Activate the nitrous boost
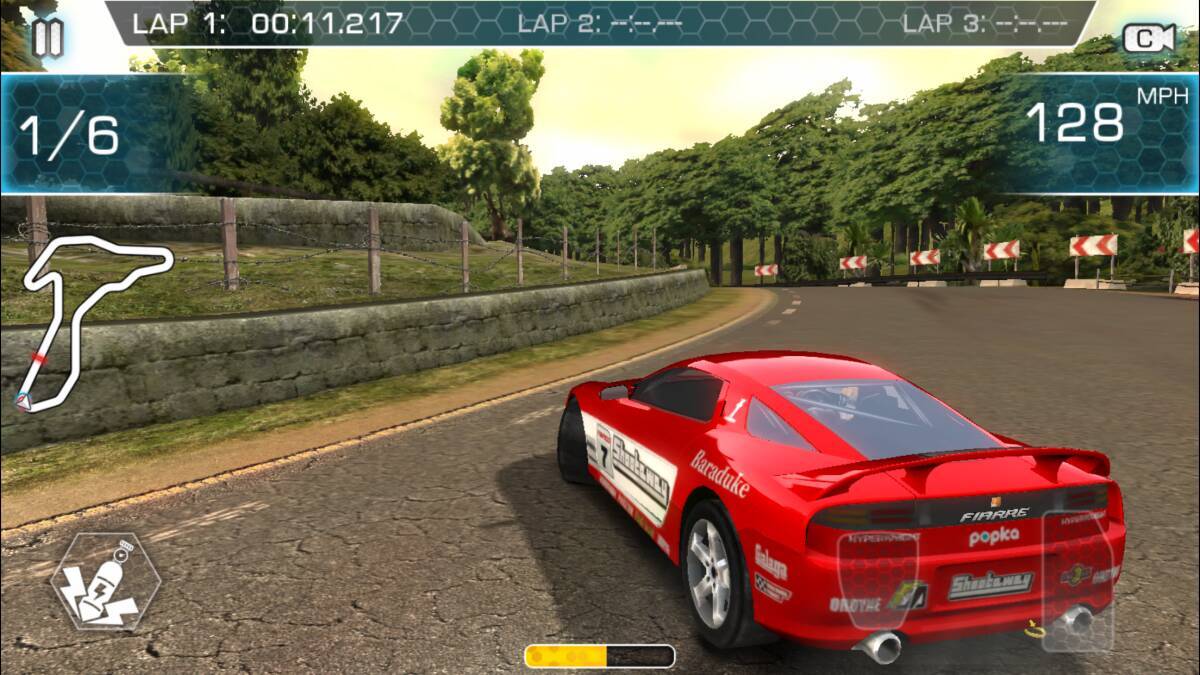Viewport: 1200px width, 675px height. pos(105,582)
